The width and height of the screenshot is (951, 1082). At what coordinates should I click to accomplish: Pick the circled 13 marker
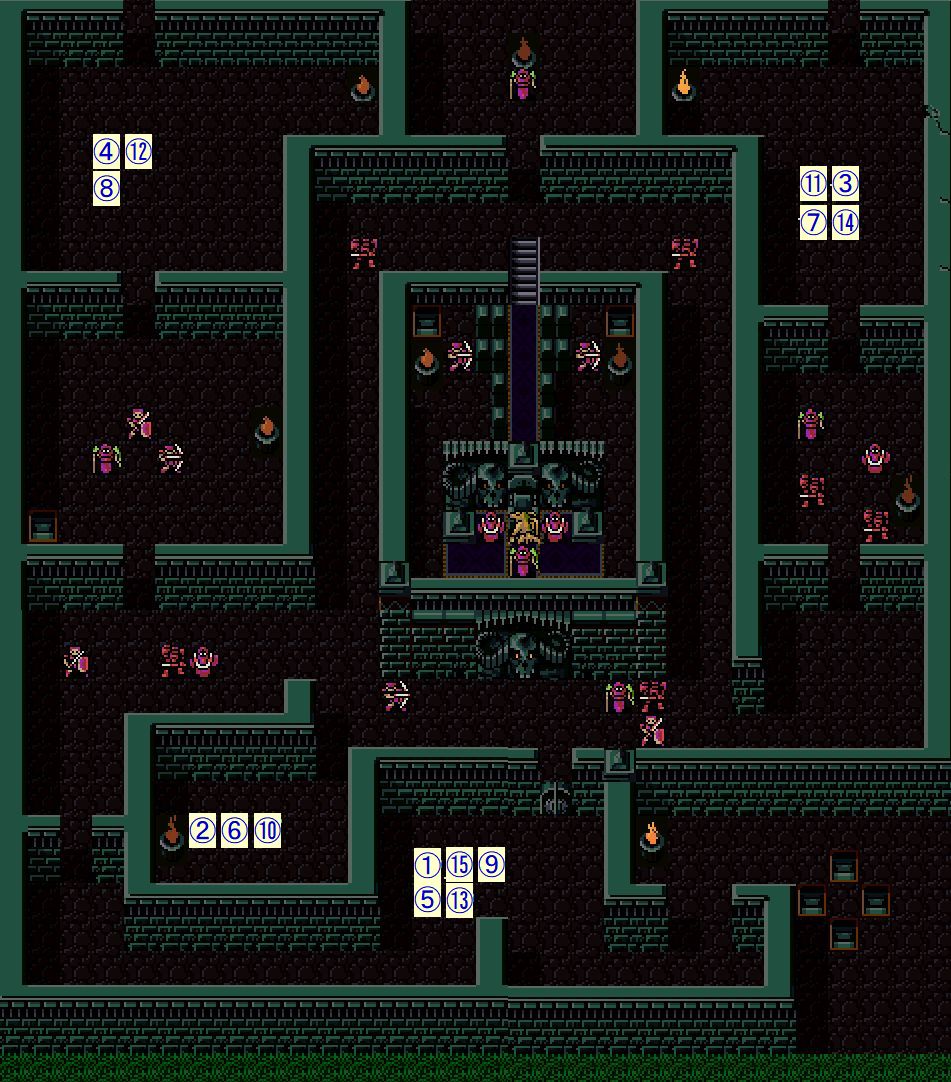point(459,900)
